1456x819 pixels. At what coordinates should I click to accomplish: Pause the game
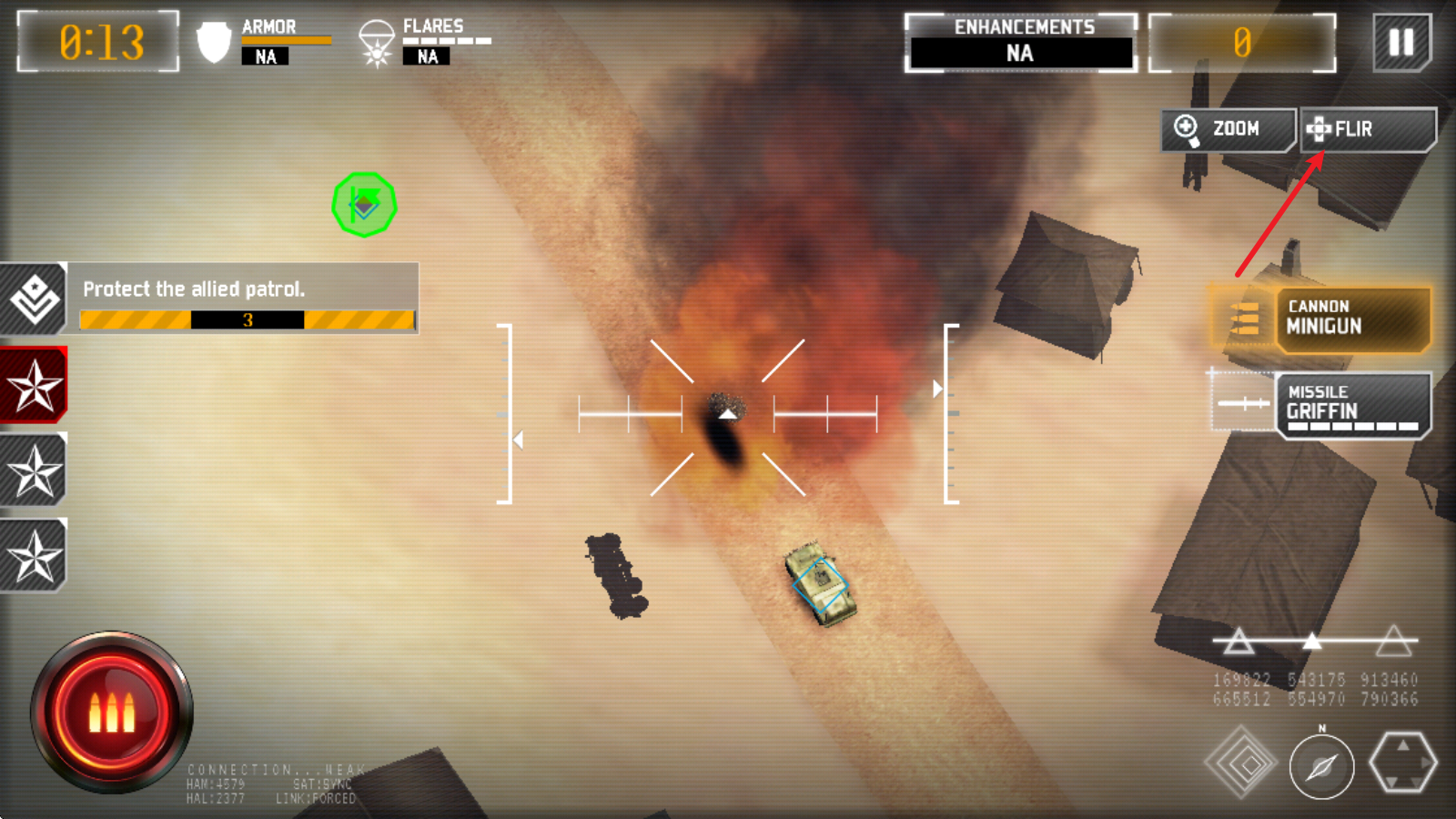click(1401, 42)
